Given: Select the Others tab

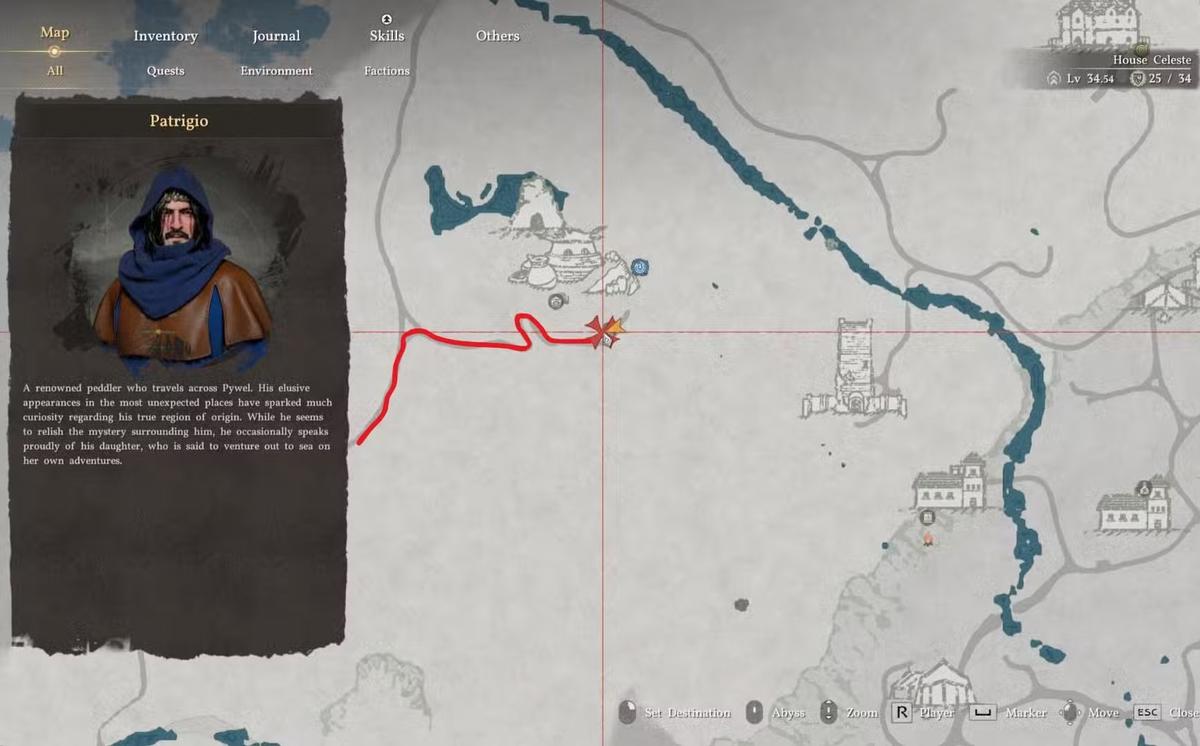Looking at the screenshot, I should [497, 36].
